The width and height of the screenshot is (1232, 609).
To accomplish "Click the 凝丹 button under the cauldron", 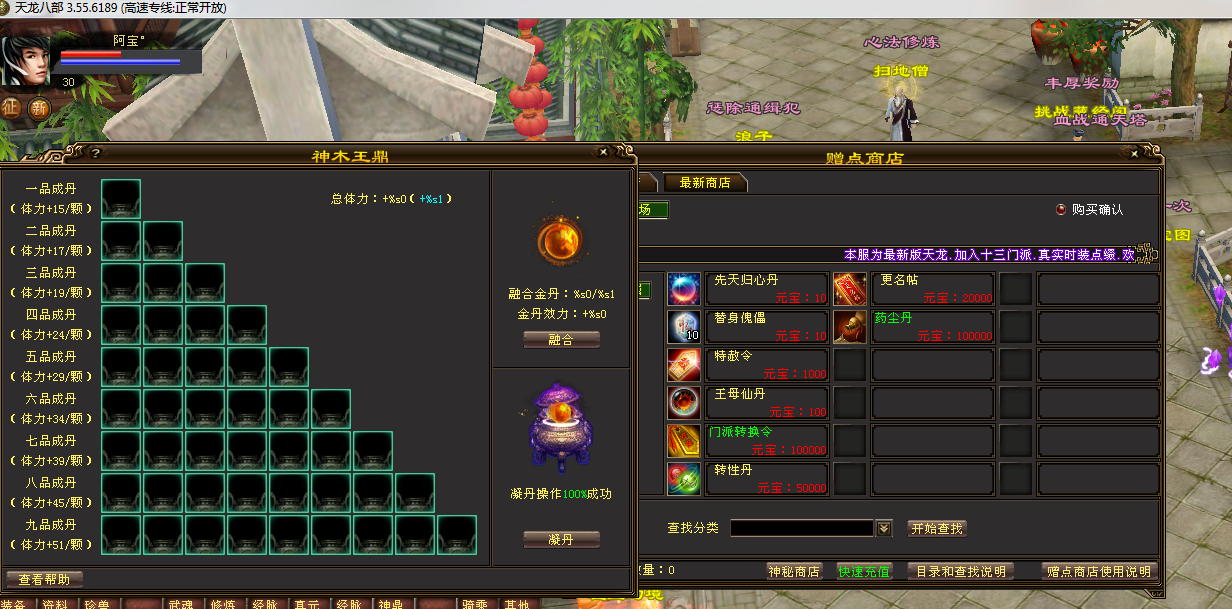I will point(561,540).
